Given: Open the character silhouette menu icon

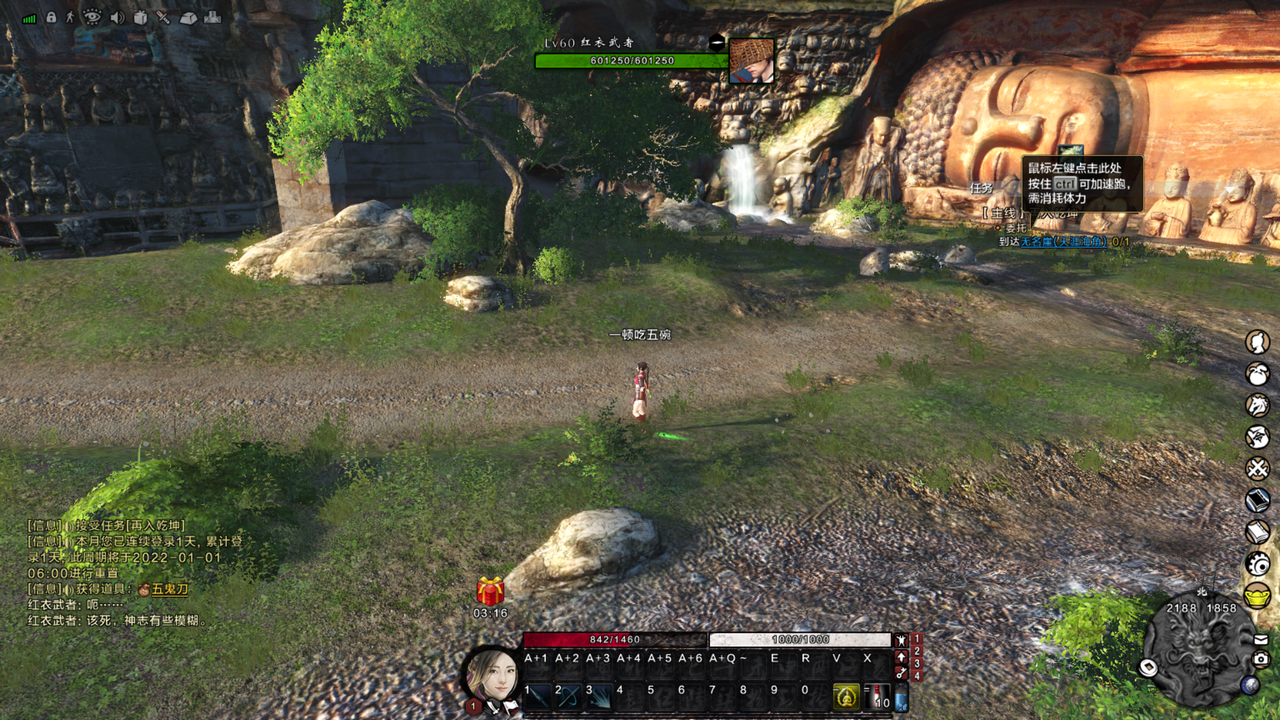Looking at the screenshot, I should point(1257,342).
